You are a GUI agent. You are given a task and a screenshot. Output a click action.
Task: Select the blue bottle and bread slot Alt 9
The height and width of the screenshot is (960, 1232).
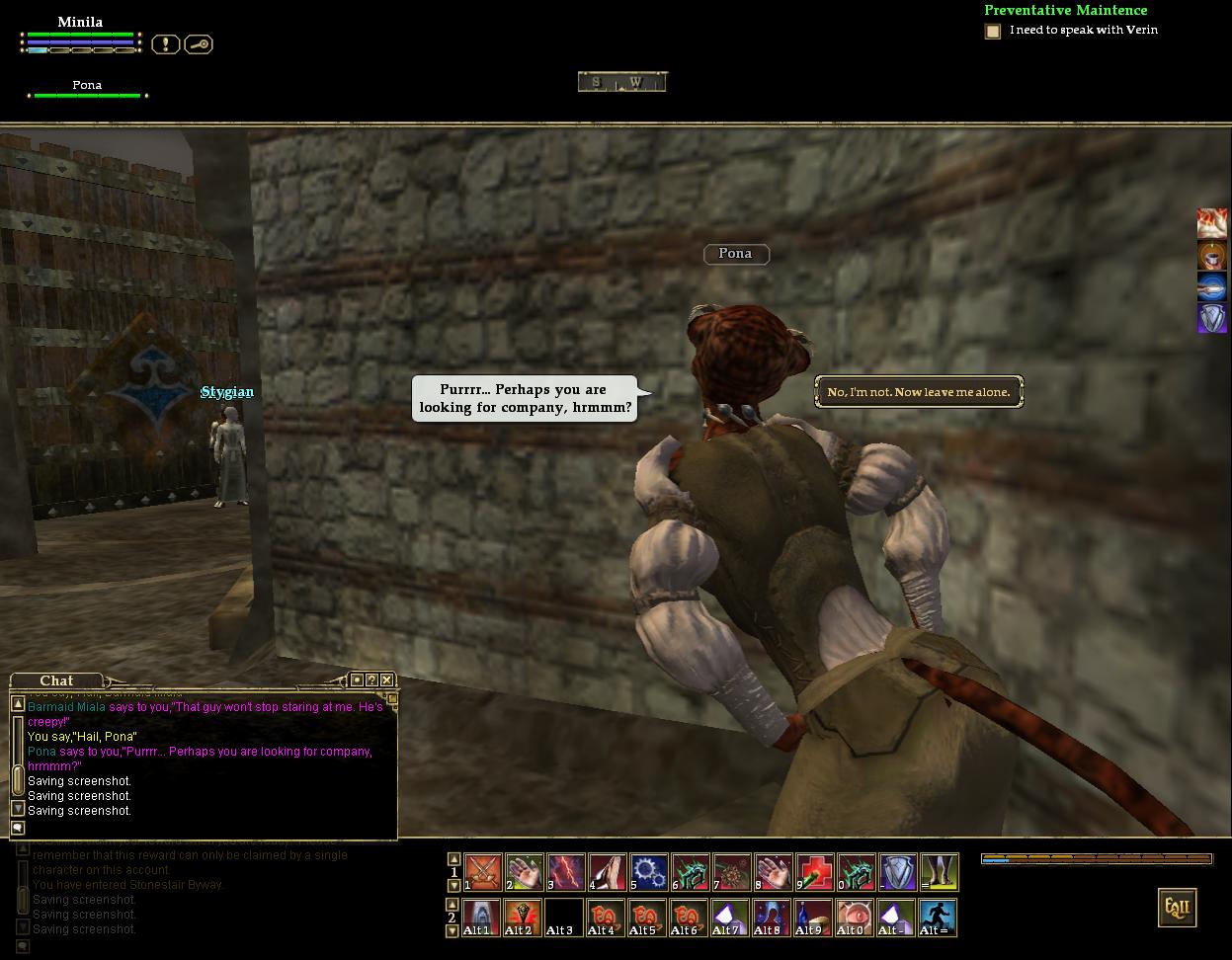click(814, 919)
